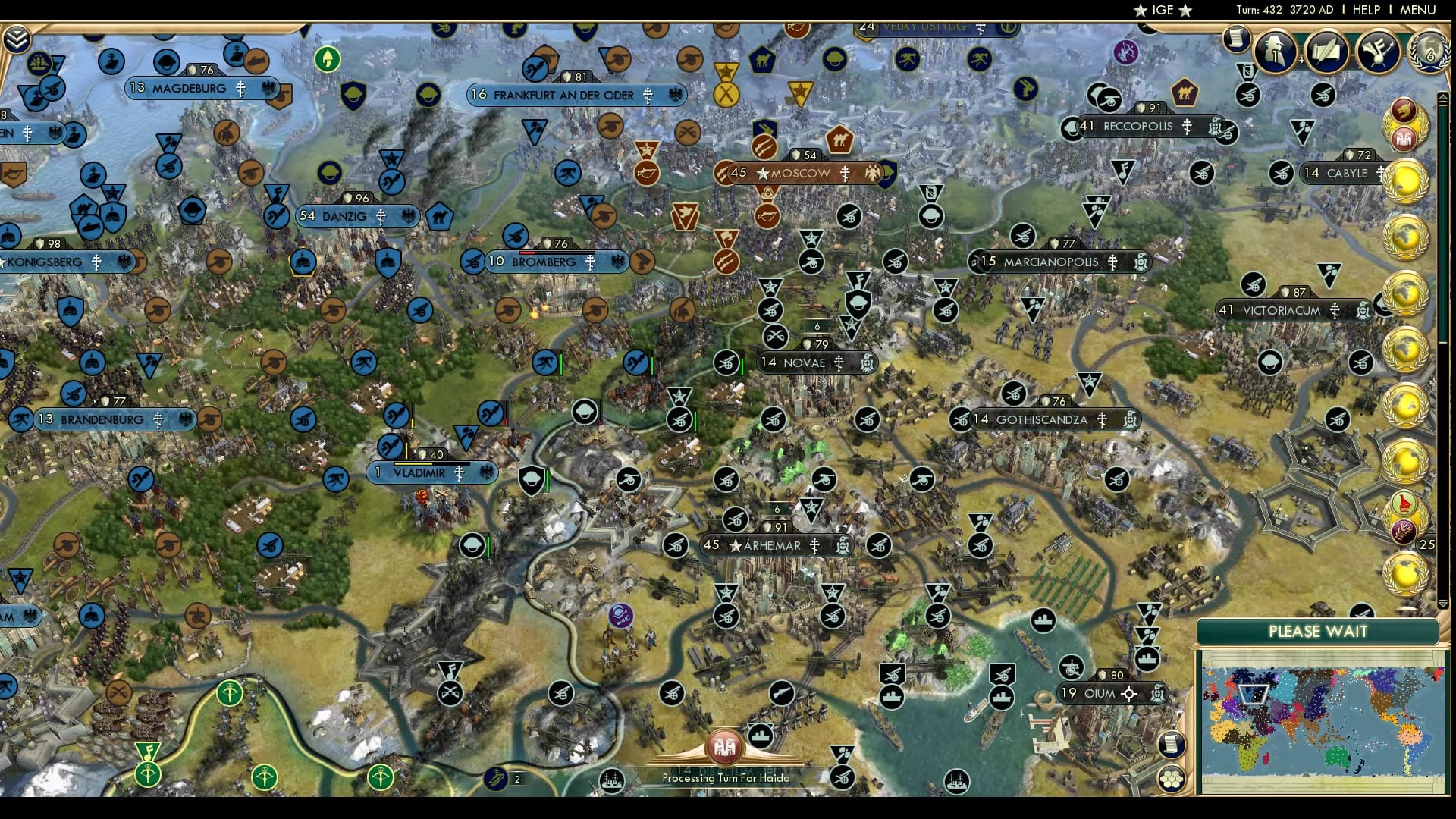The height and width of the screenshot is (819, 1456).
Task: Open the Culture overview icon in top bar
Action: pyautogui.click(x=1379, y=51)
